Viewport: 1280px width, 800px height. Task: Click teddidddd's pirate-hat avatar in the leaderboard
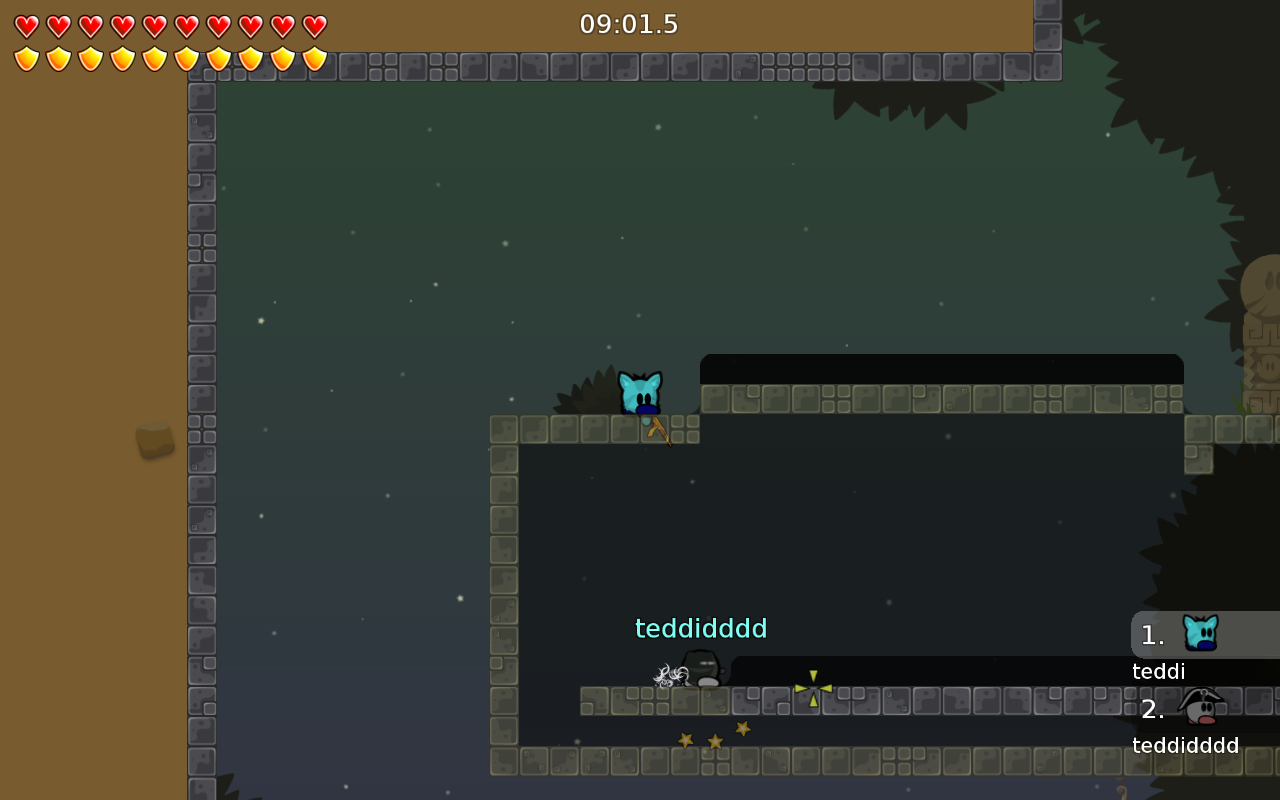[x=1203, y=705]
